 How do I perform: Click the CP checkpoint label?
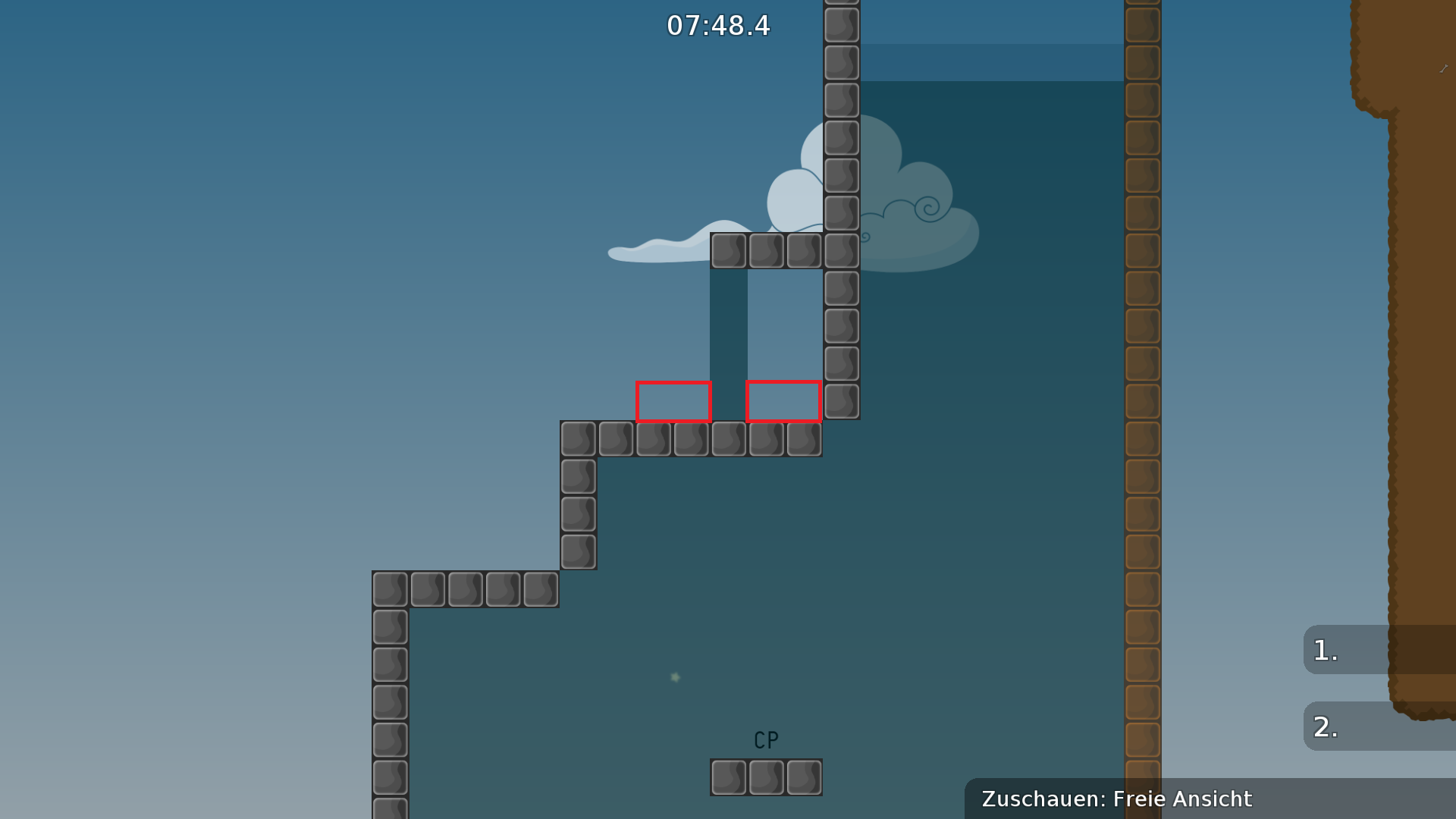[x=764, y=739]
